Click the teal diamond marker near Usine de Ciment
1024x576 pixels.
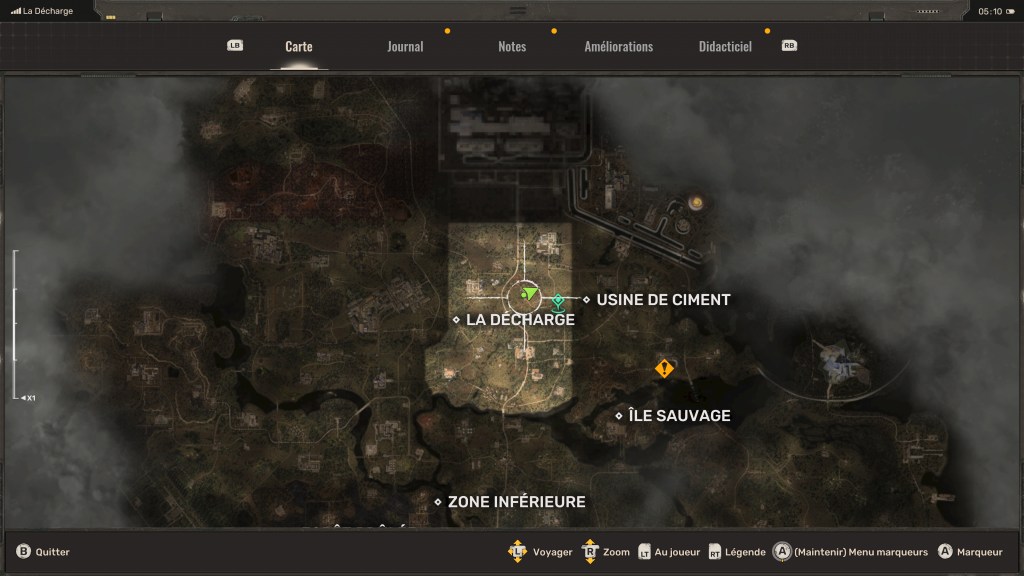pos(558,300)
